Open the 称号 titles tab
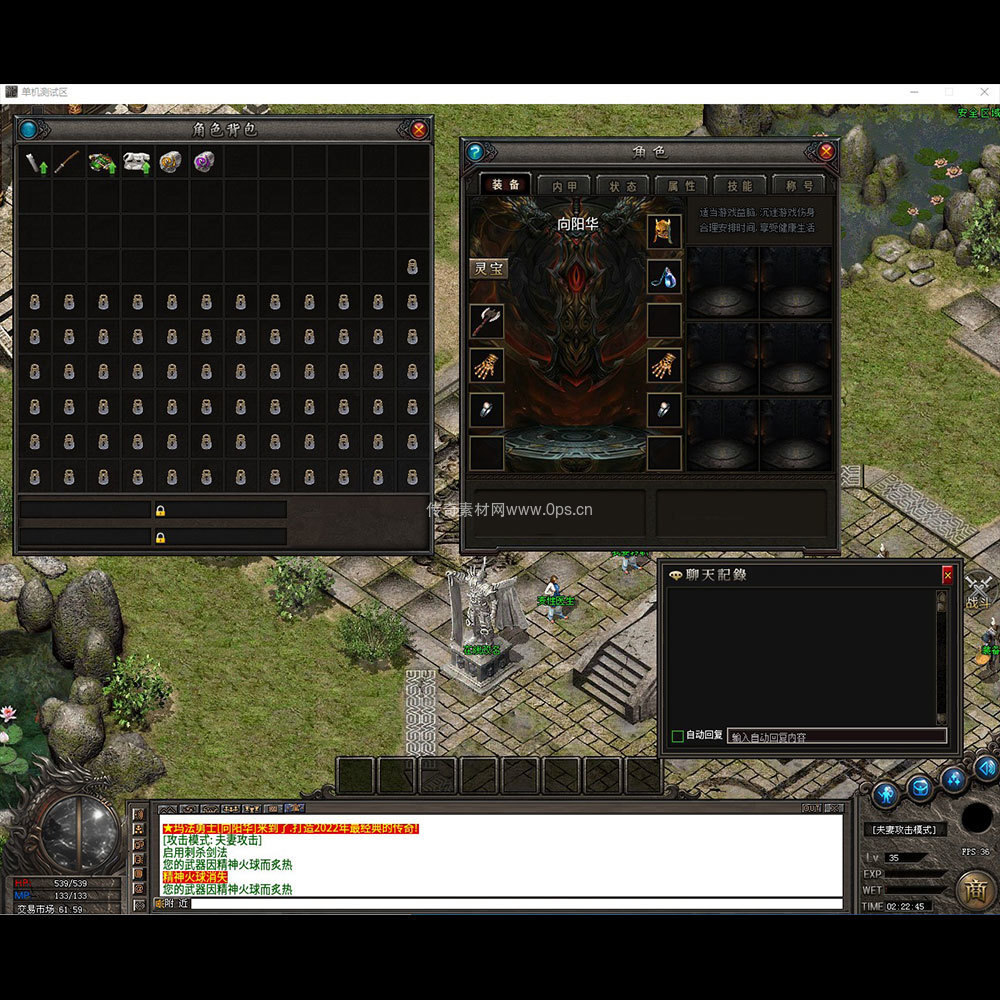This screenshot has height=1000, width=1000. pos(799,185)
